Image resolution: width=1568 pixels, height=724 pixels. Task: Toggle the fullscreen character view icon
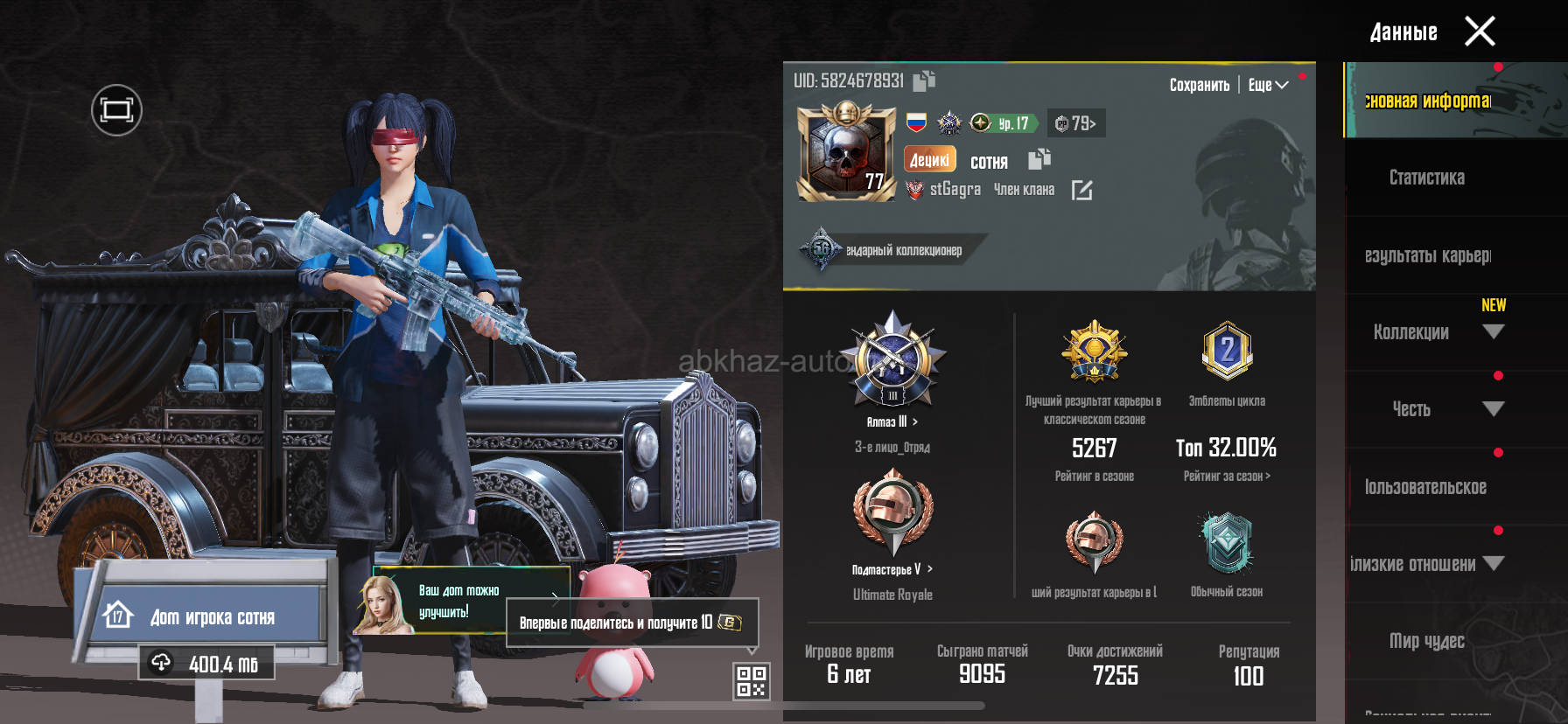pyautogui.click(x=116, y=110)
